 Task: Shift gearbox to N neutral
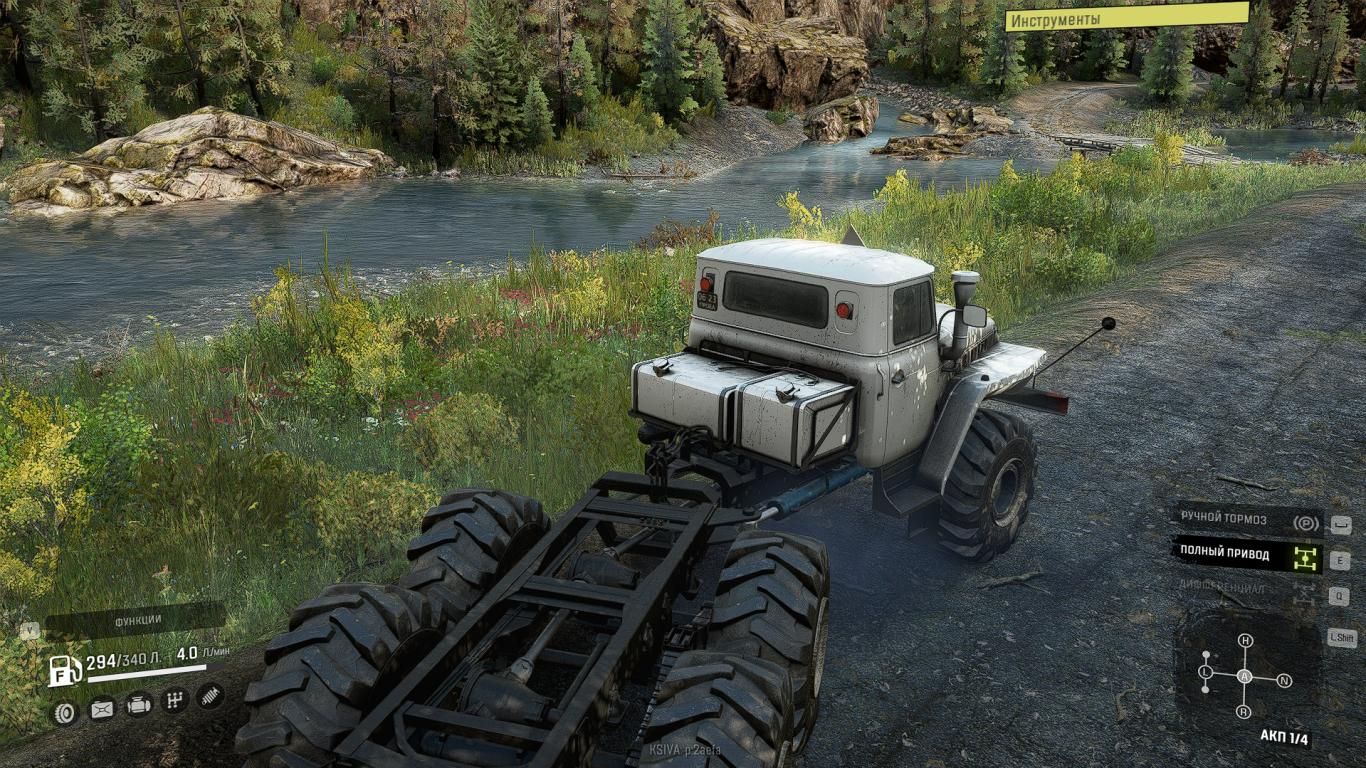click(x=1284, y=681)
